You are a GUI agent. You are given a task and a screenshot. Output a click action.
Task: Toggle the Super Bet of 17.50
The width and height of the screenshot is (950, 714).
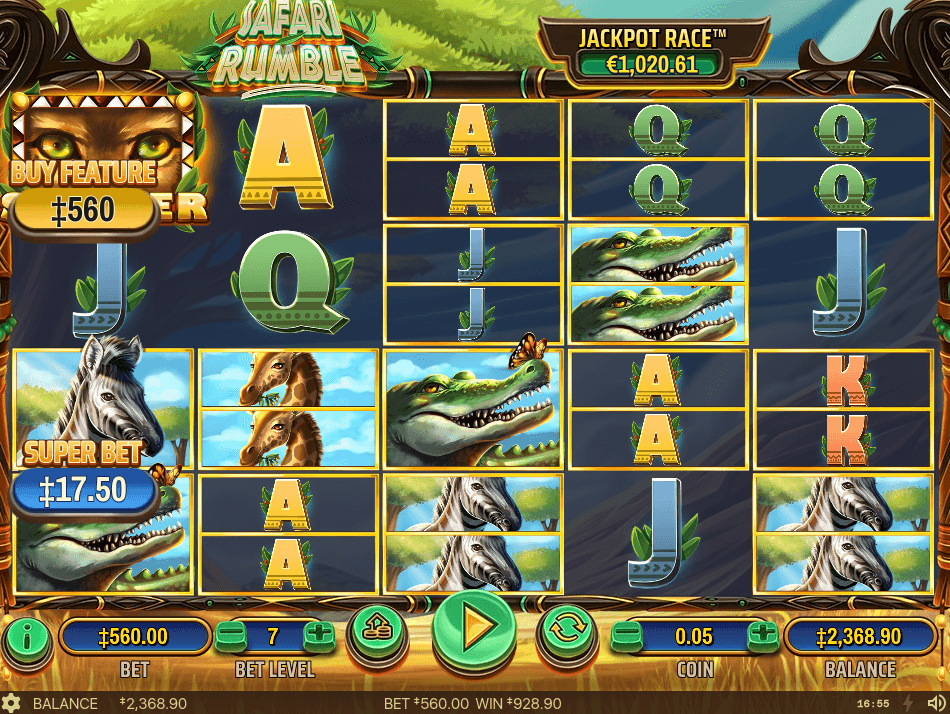pyautogui.click(x=84, y=490)
